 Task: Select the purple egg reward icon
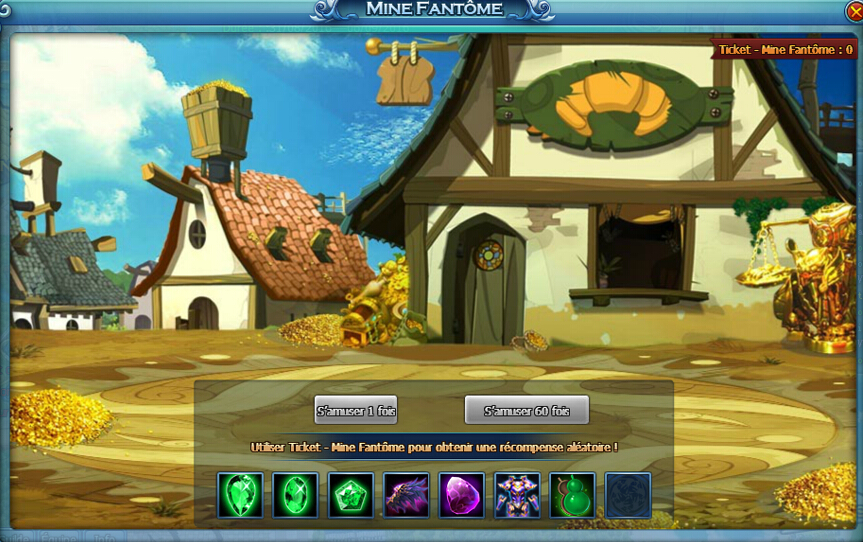click(x=462, y=495)
